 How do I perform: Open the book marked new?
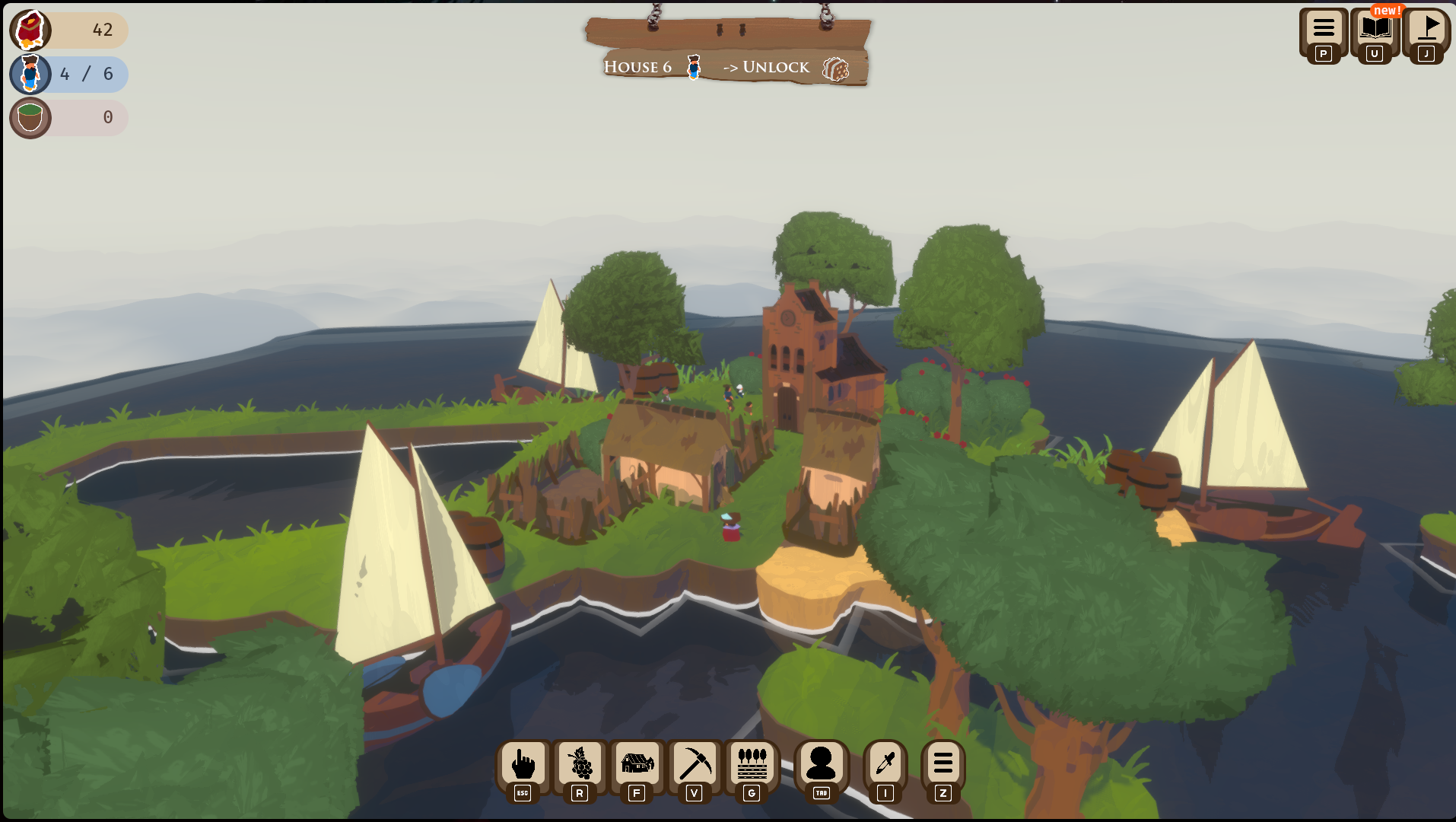tap(1375, 30)
